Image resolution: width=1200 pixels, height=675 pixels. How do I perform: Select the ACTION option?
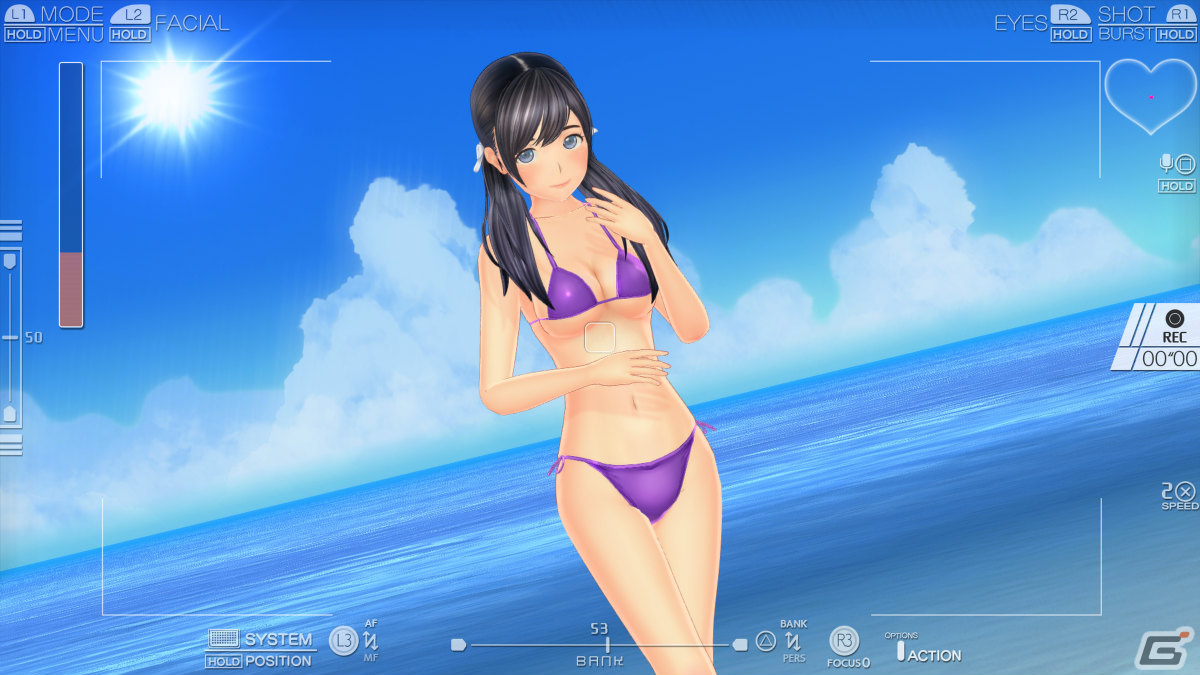933,655
